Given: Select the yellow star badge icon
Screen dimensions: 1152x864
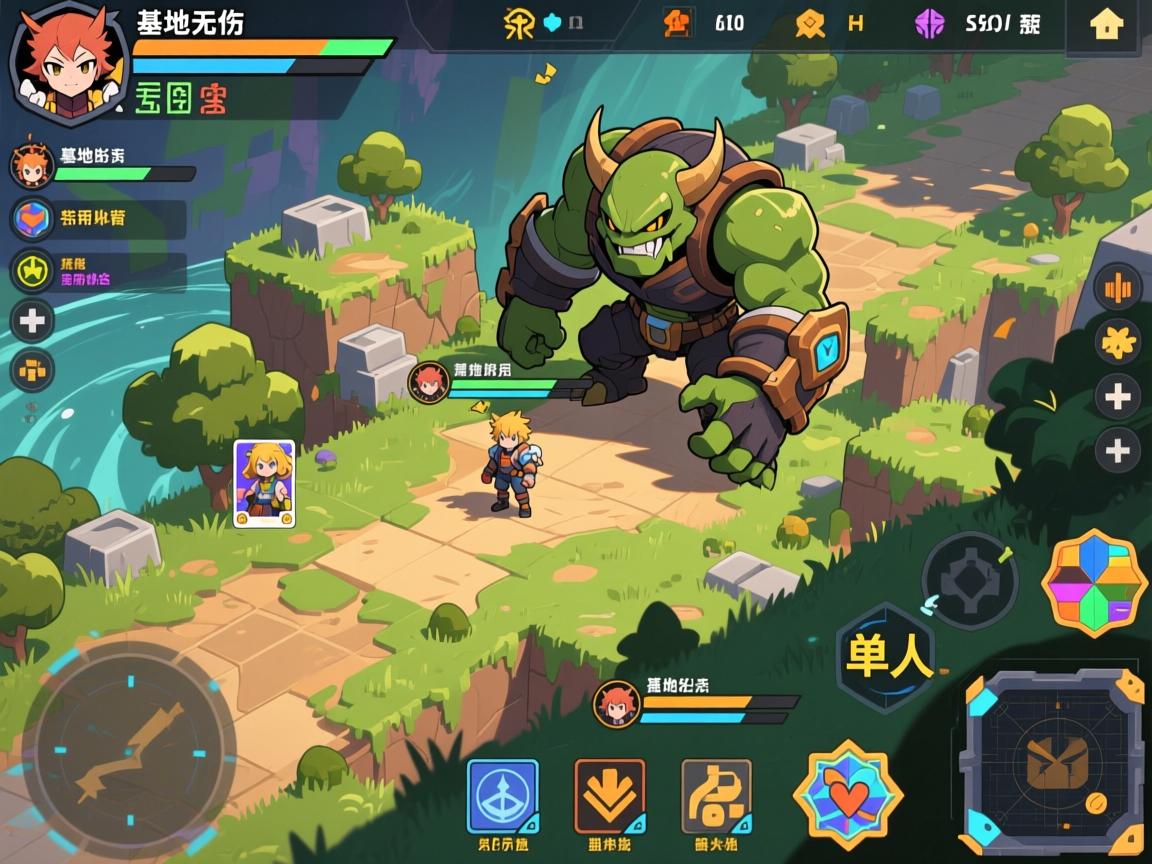Looking at the screenshot, I should click(33, 270).
